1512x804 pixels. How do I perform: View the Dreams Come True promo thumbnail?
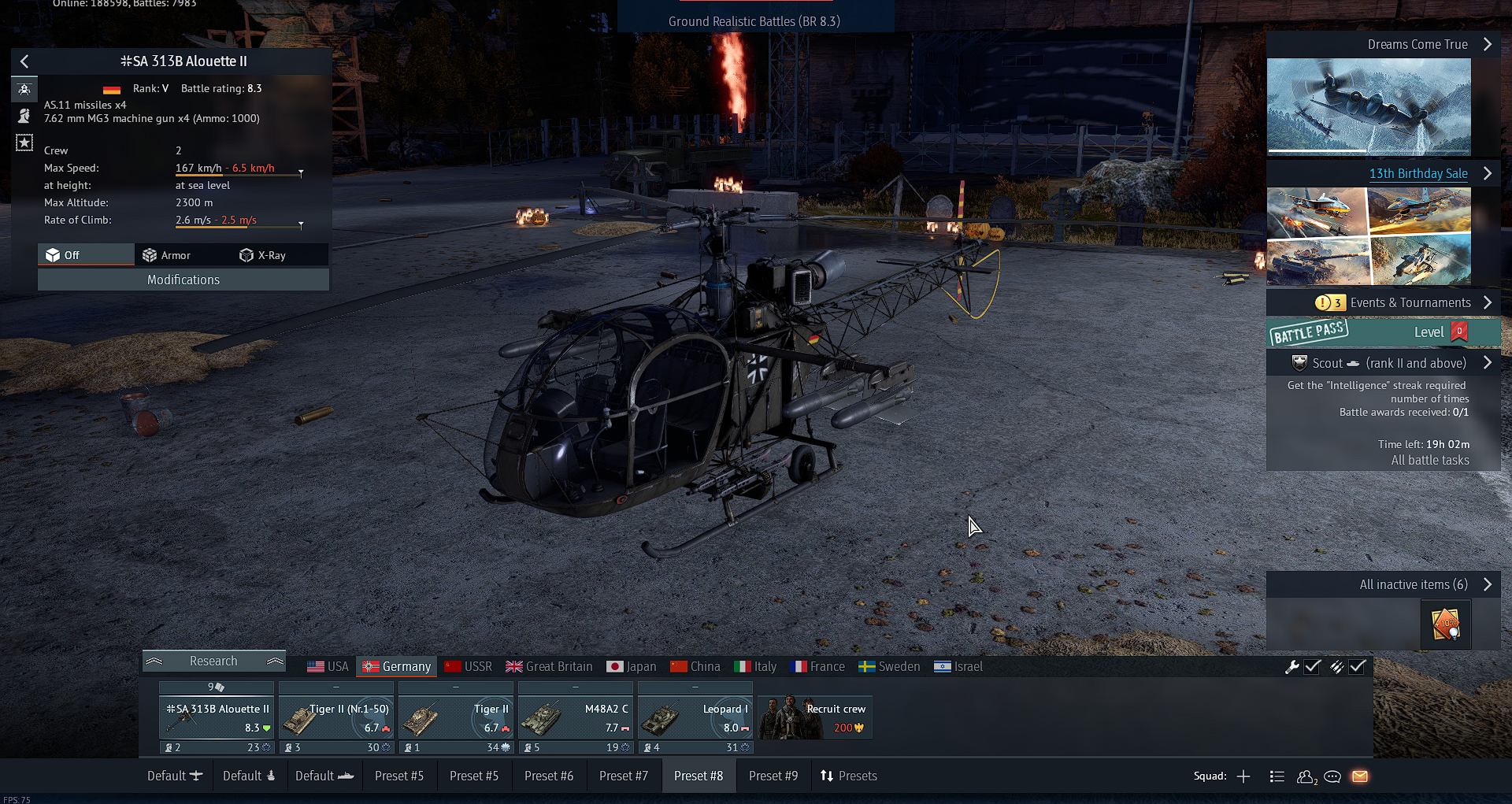coord(1369,106)
